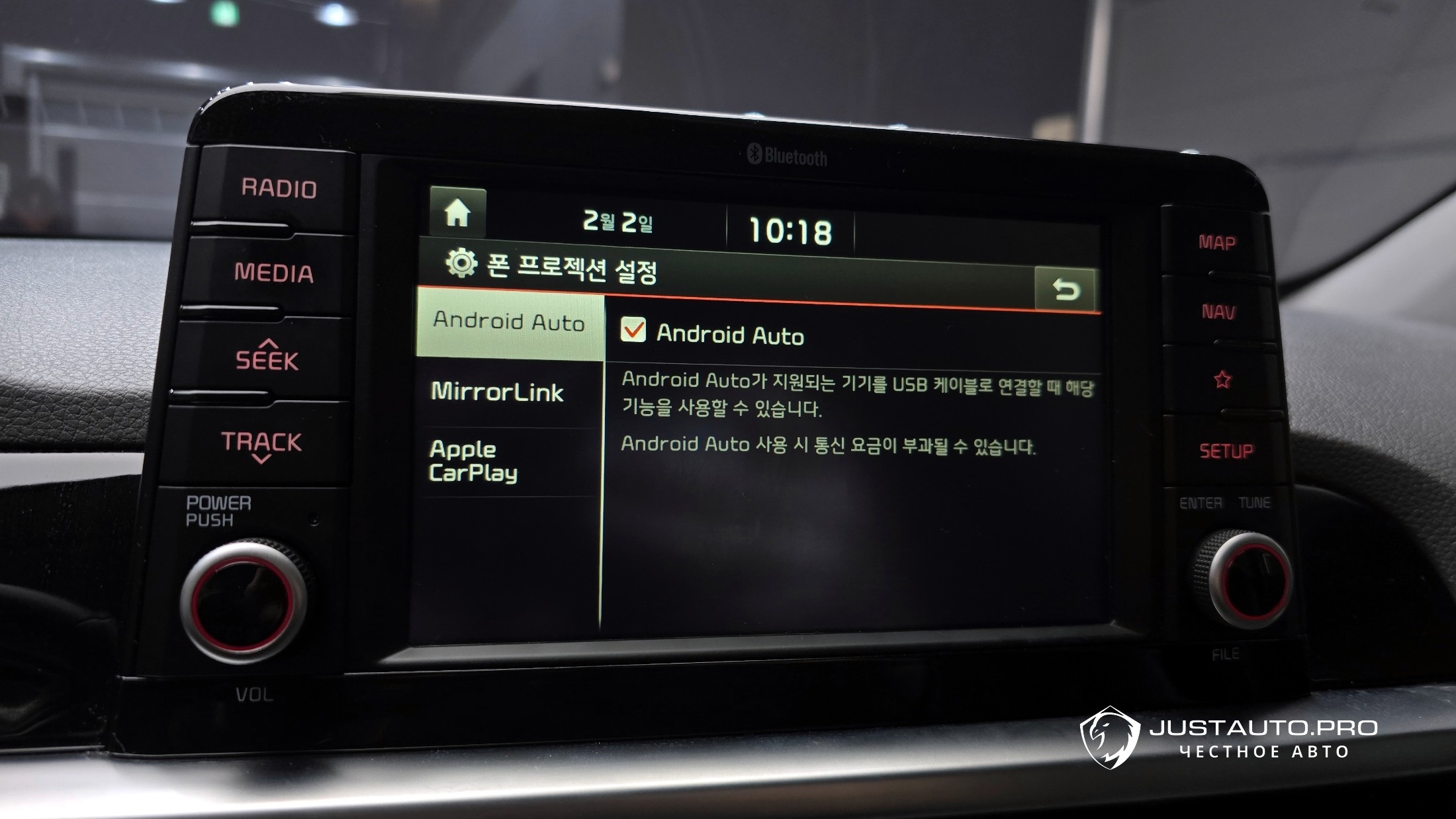Click the star favorite button
The image size is (1456, 819).
1222,380
